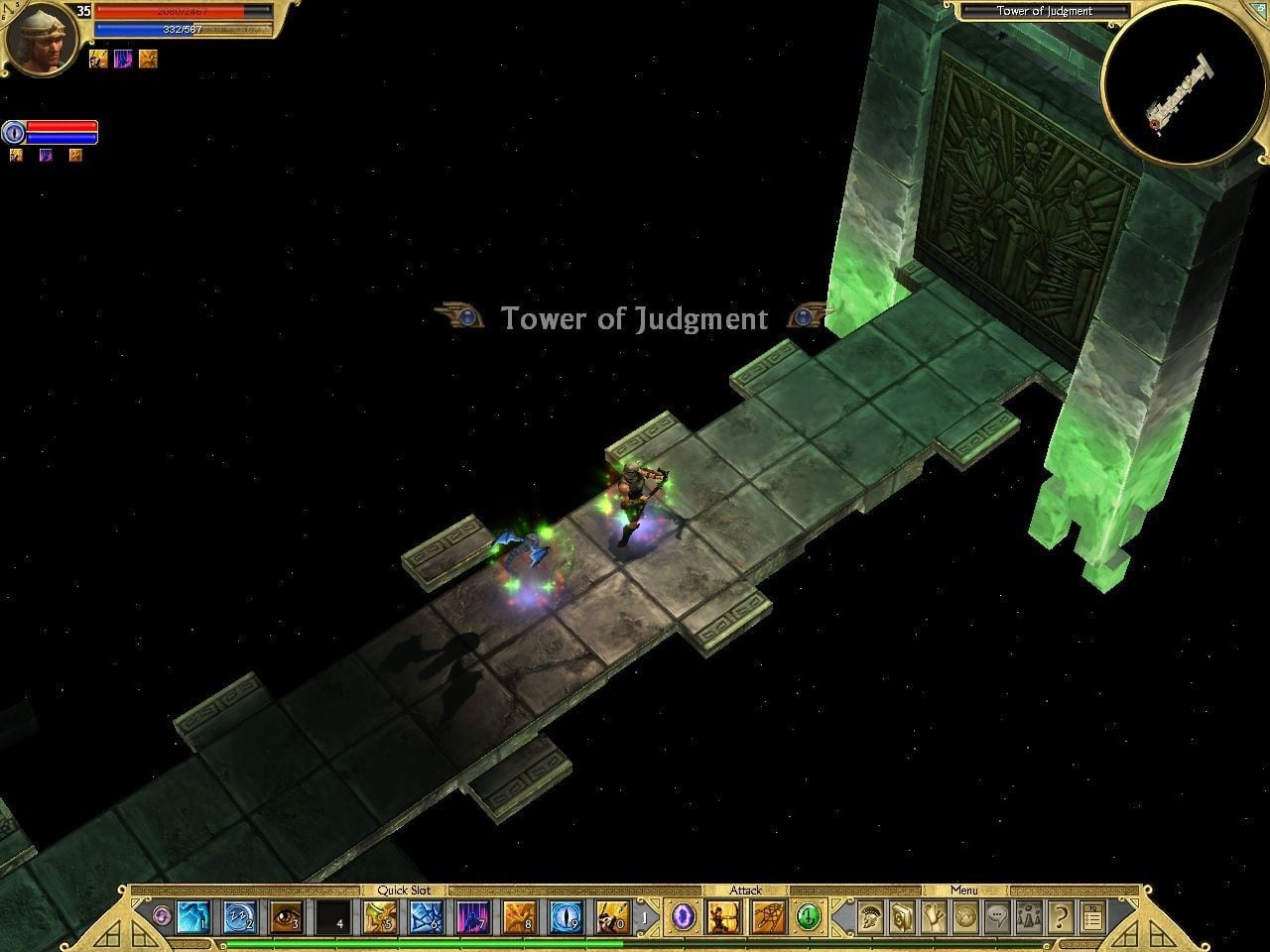The image size is (1270, 952).
Task: Open the character window via helmet icon
Action: (x=870, y=917)
